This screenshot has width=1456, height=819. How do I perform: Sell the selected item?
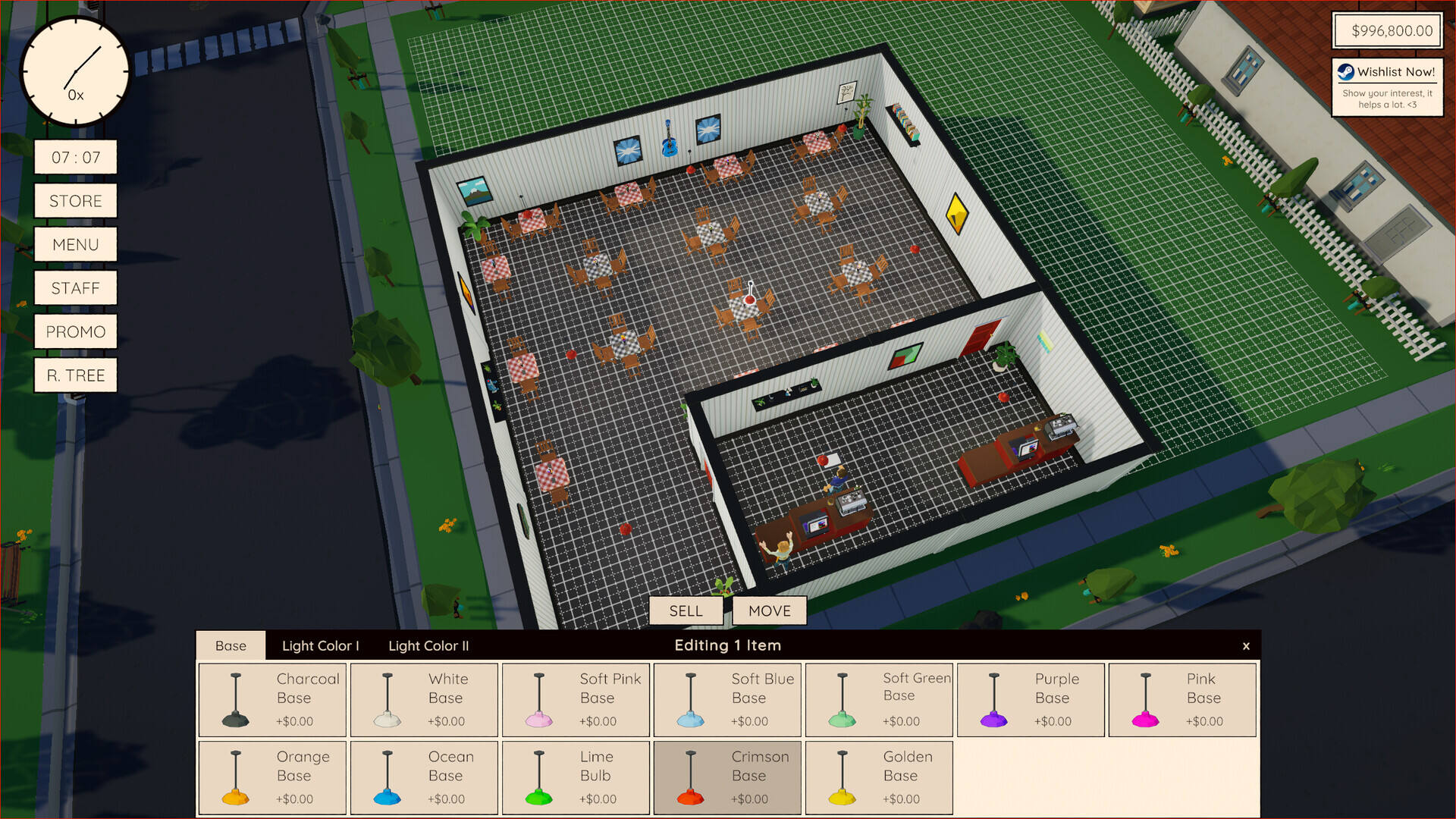point(686,610)
